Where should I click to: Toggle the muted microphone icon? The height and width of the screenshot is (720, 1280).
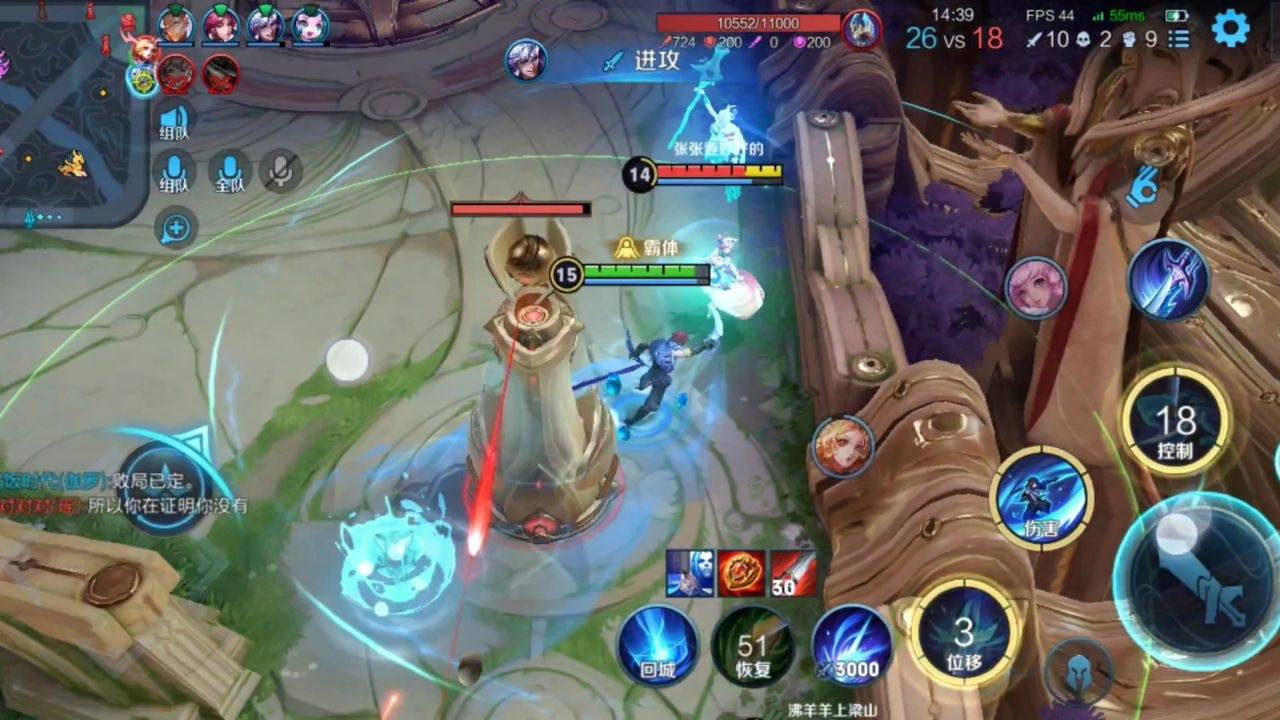pos(281,172)
